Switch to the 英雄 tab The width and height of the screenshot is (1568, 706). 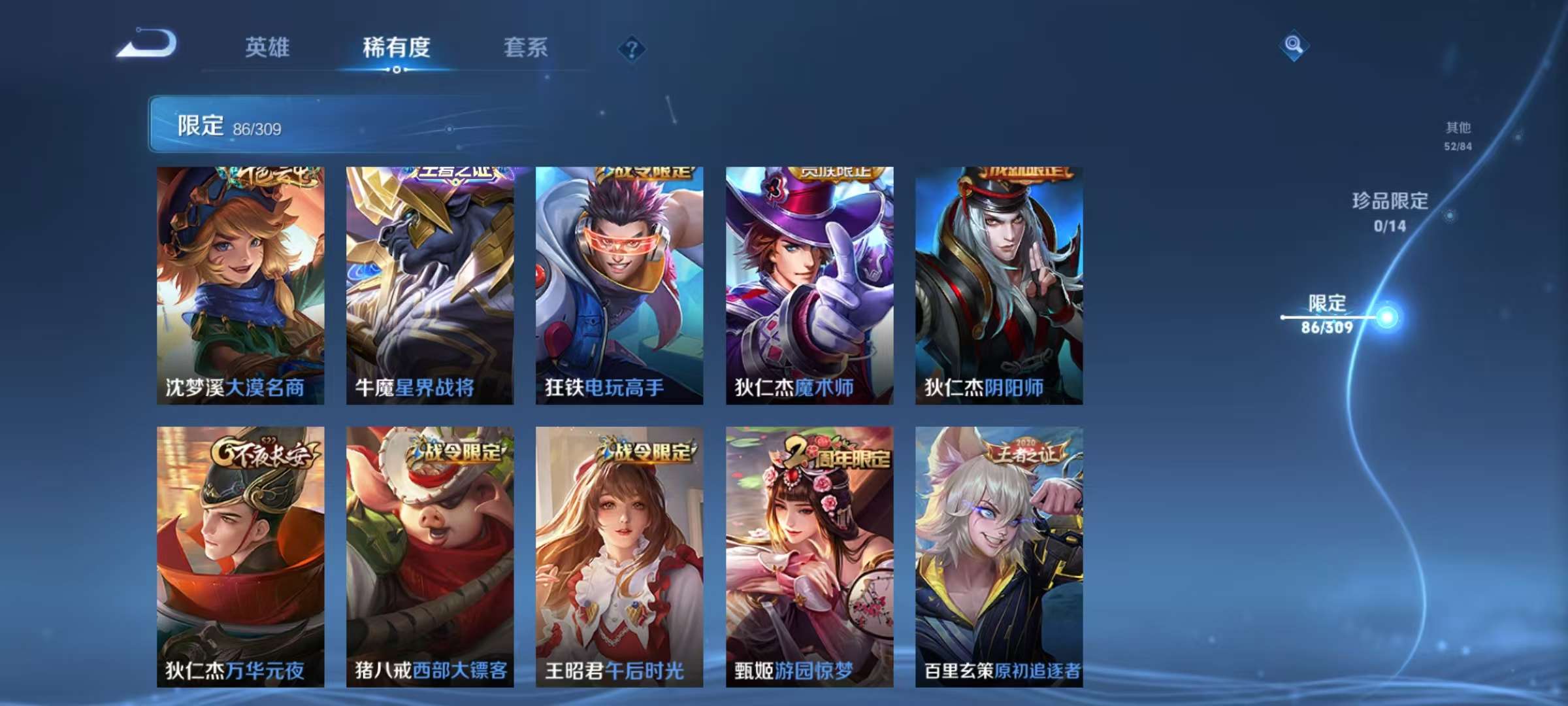click(270, 48)
